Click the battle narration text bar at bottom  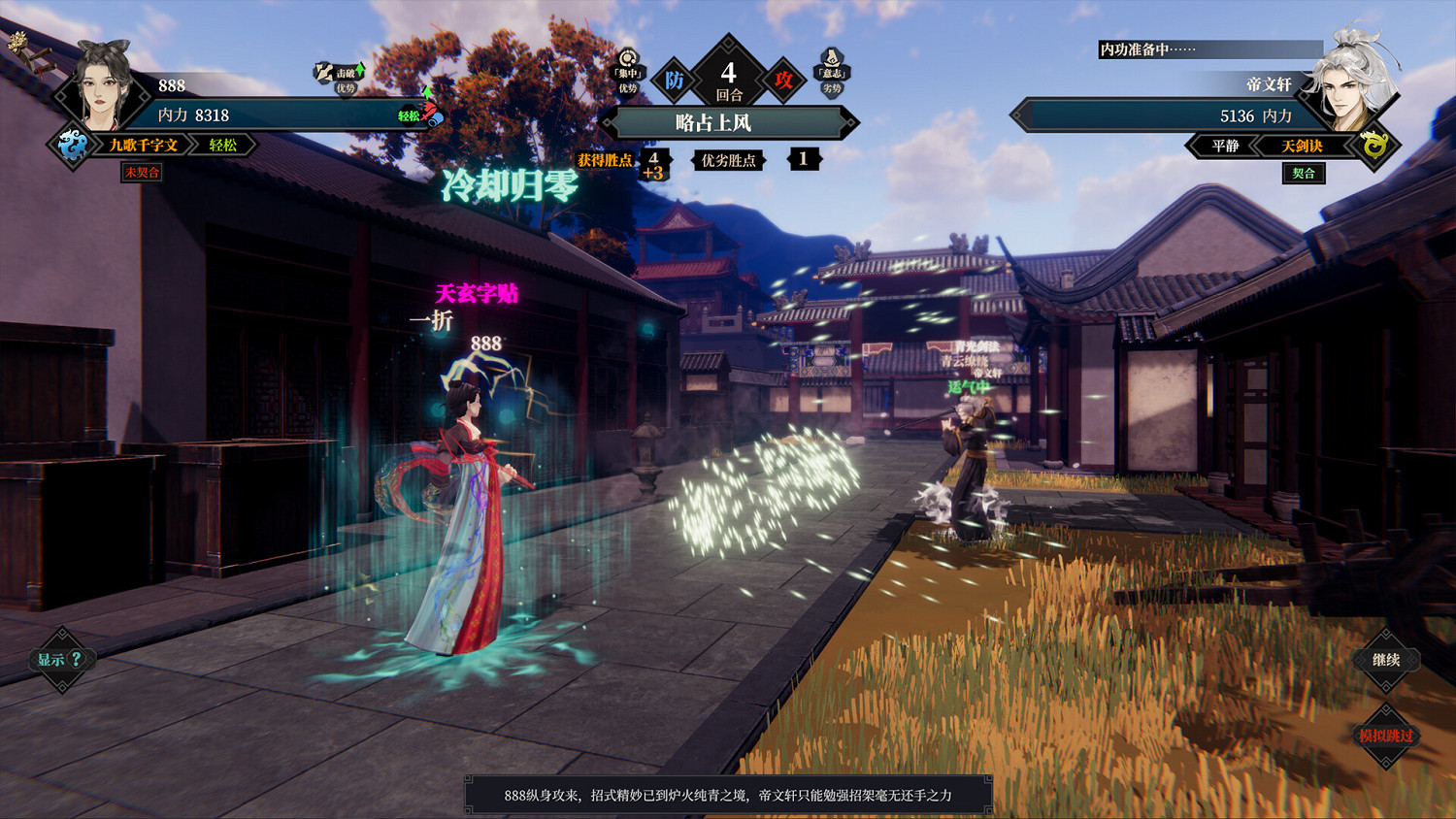point(728,793)
